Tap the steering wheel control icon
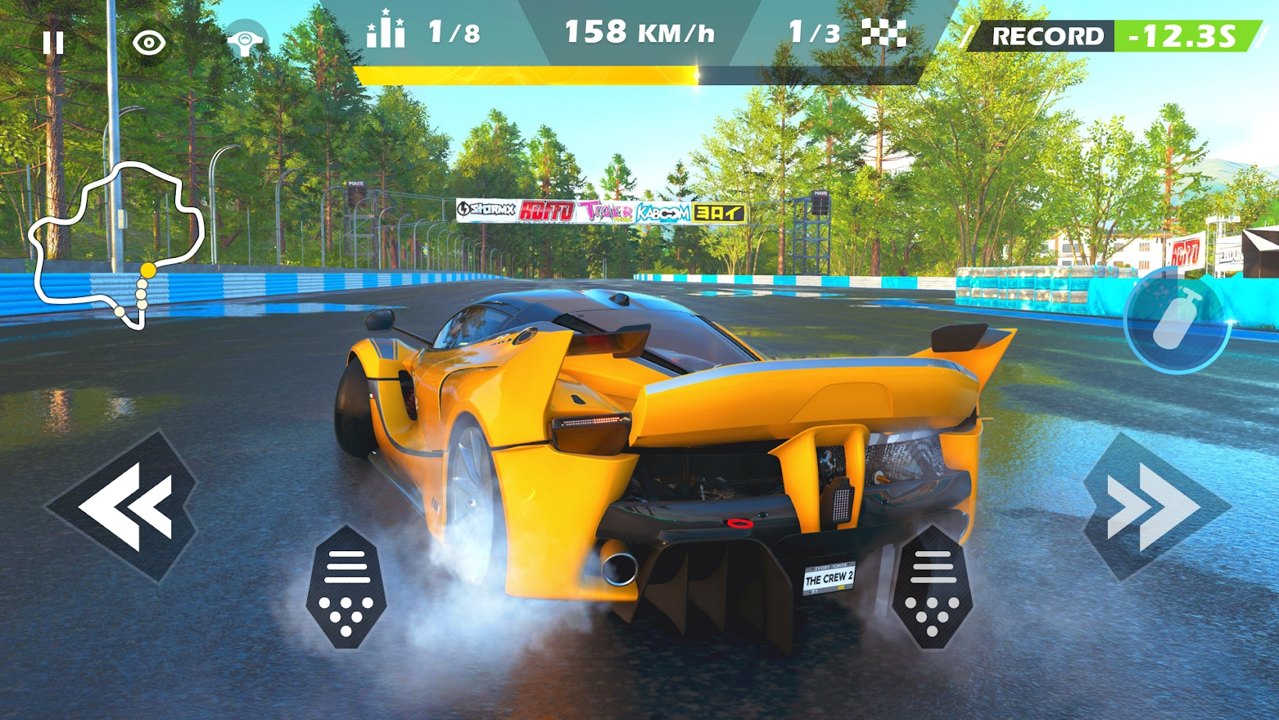Screen dimensions: 1279x720 tap(245, 42)
